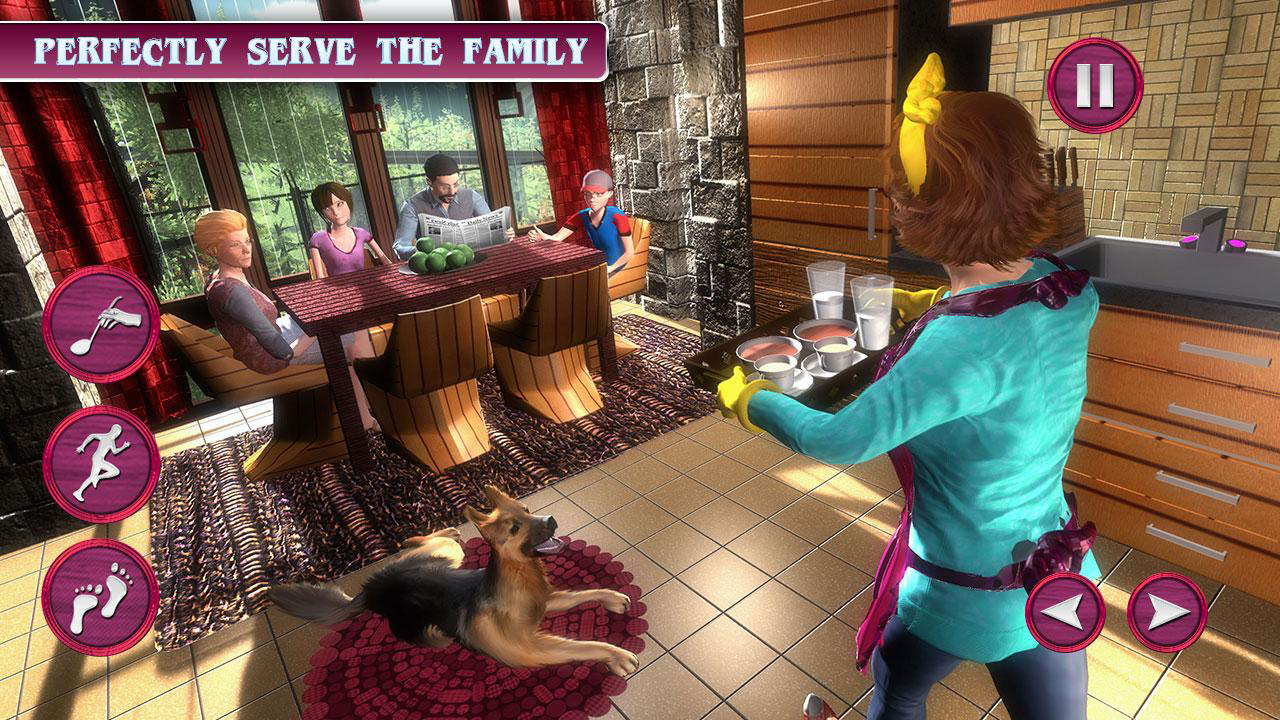Click the German Shepherd dog on the rug

point(490,590)
